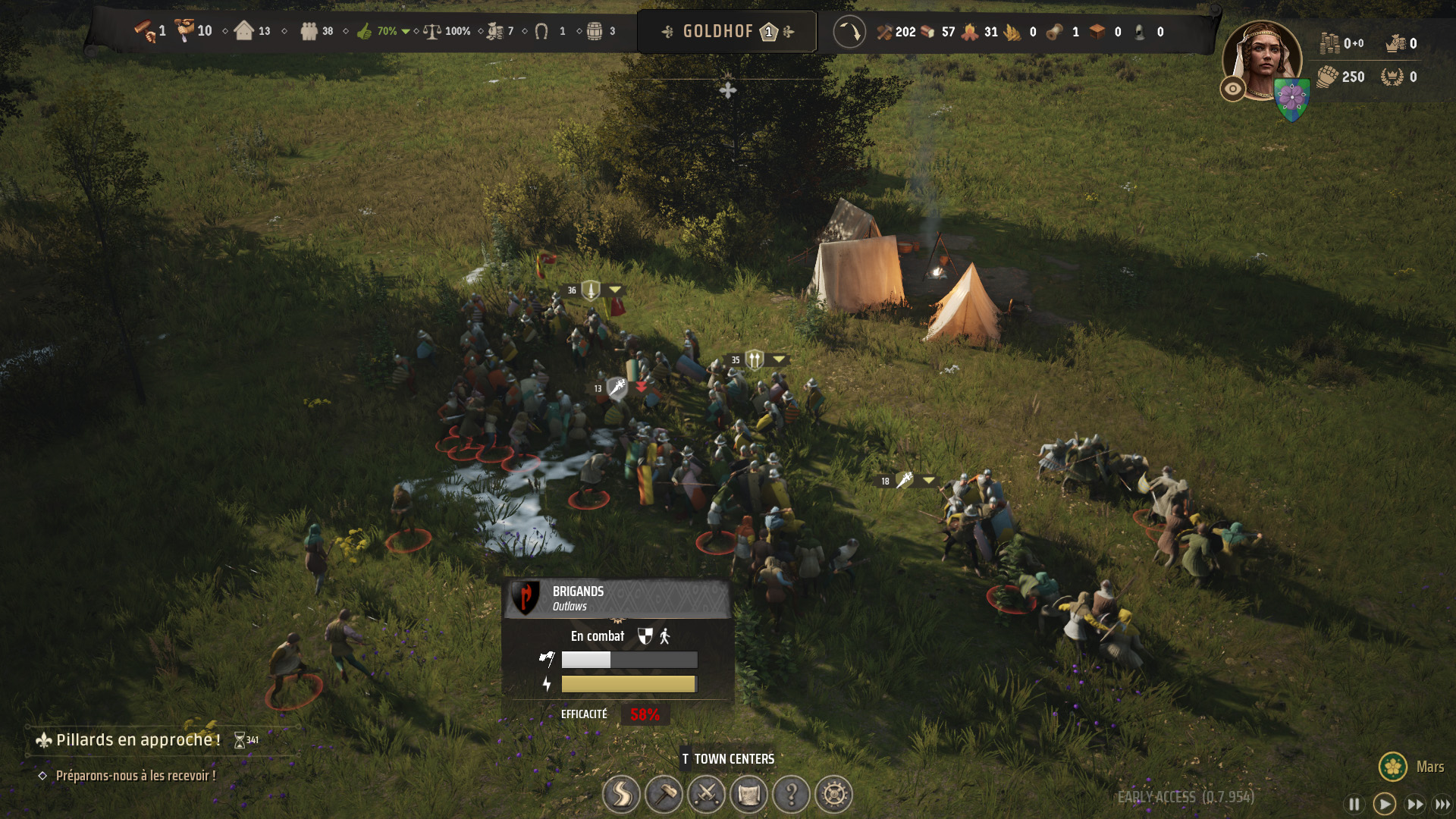Select the 36-soldier spearman unit banner

[x=591, y=290]
